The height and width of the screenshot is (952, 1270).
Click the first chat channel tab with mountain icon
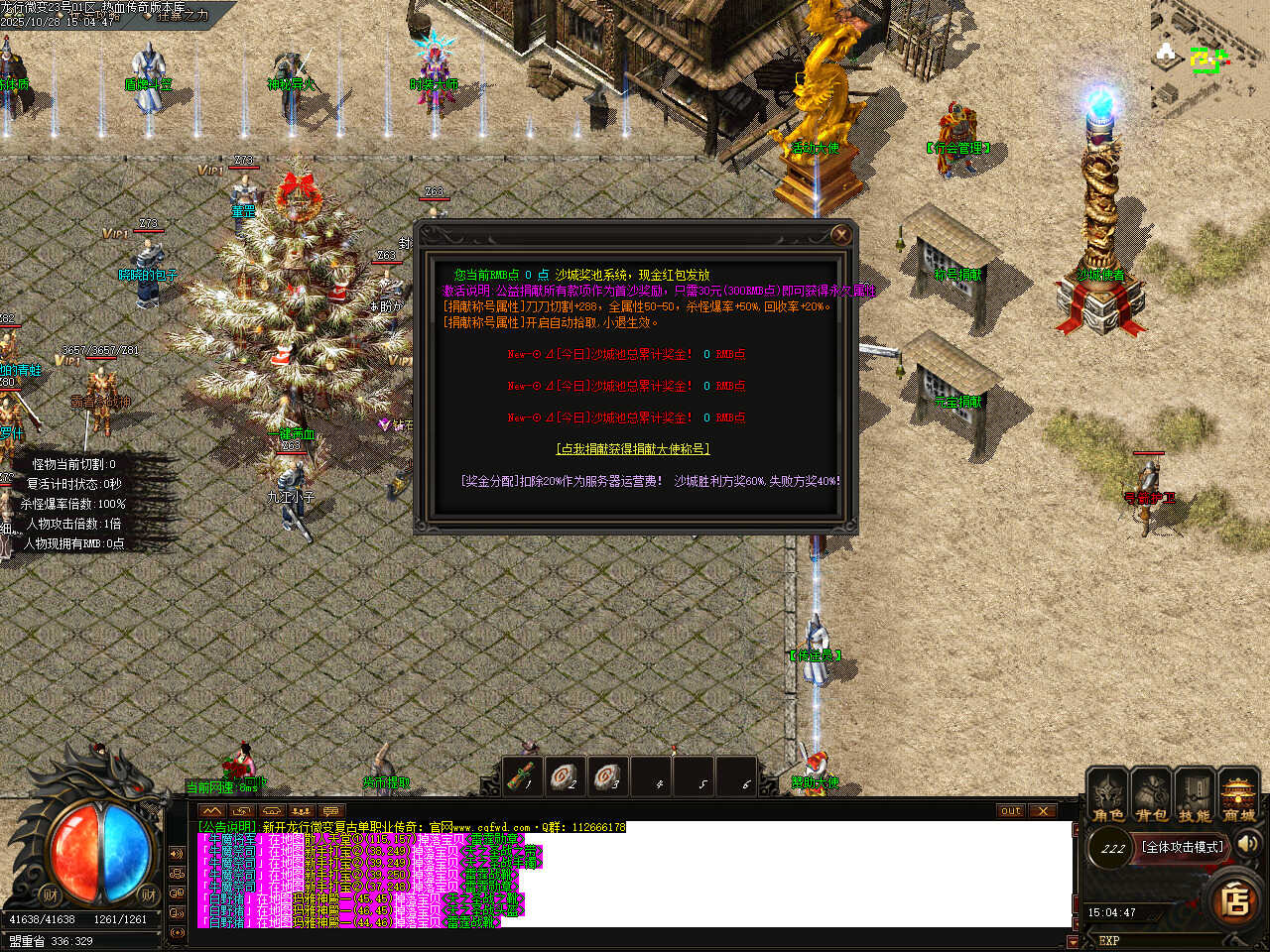(212, 811)
